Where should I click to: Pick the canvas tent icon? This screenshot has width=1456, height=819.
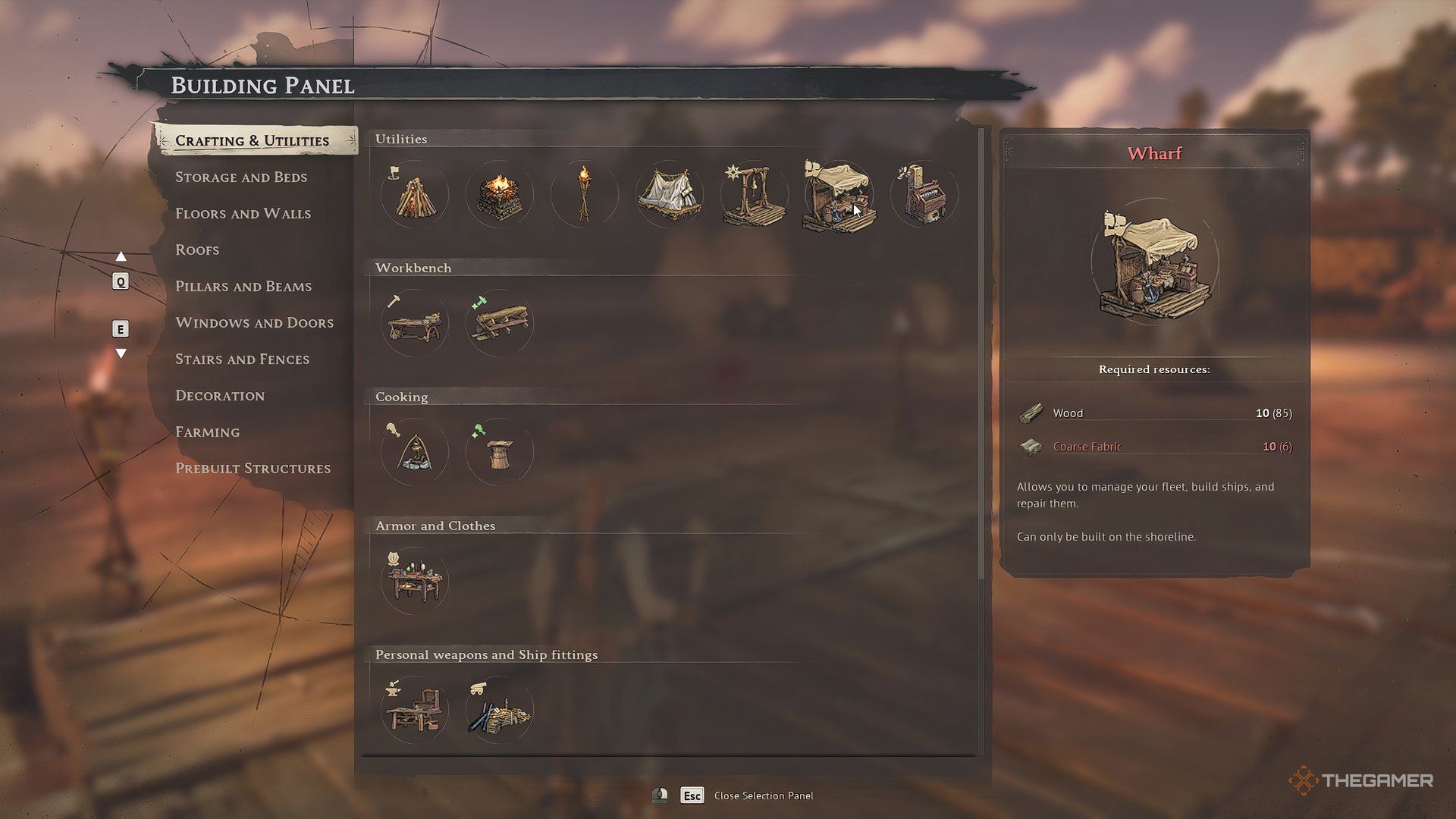[669, 196]
